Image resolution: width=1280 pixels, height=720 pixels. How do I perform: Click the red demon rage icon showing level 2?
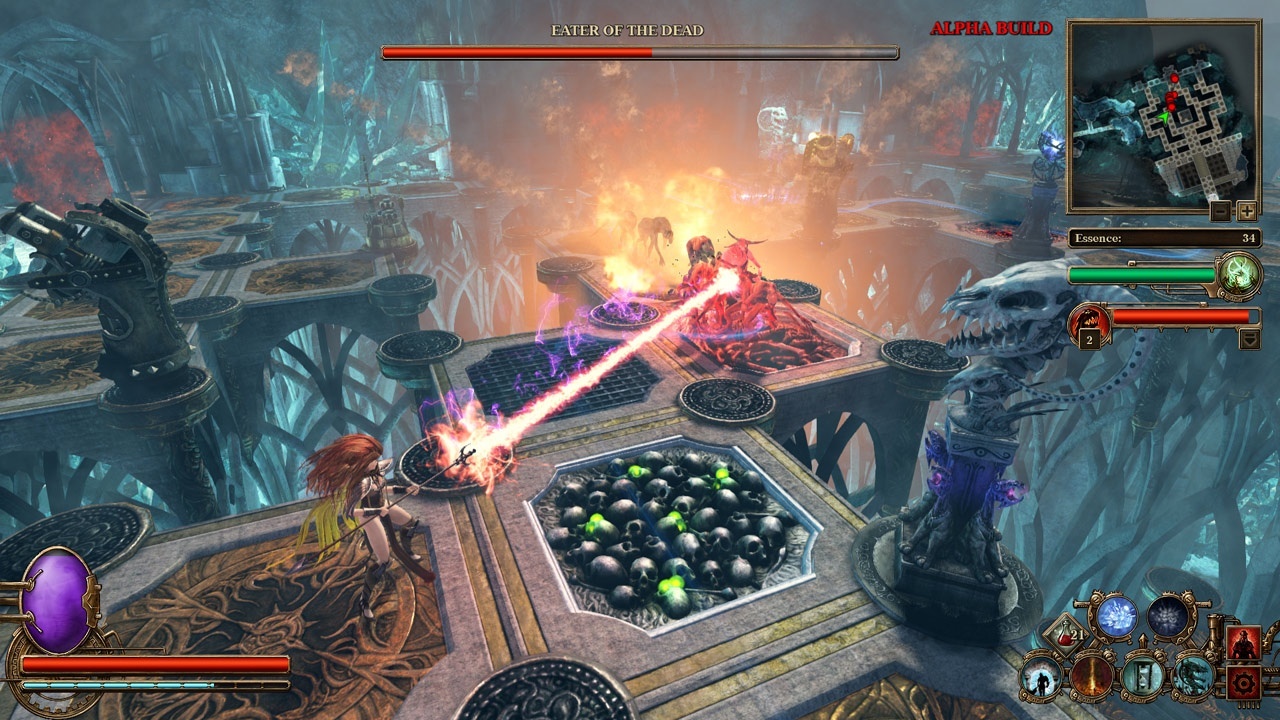tap(1089, 321)
